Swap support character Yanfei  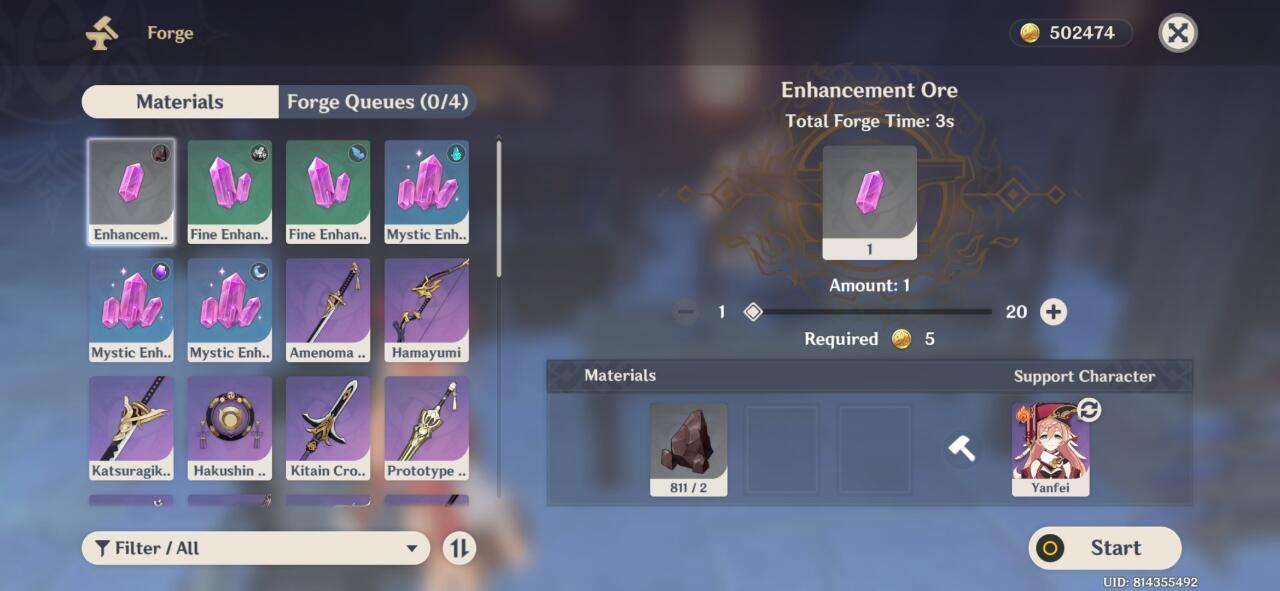[x=1088, y=410]
